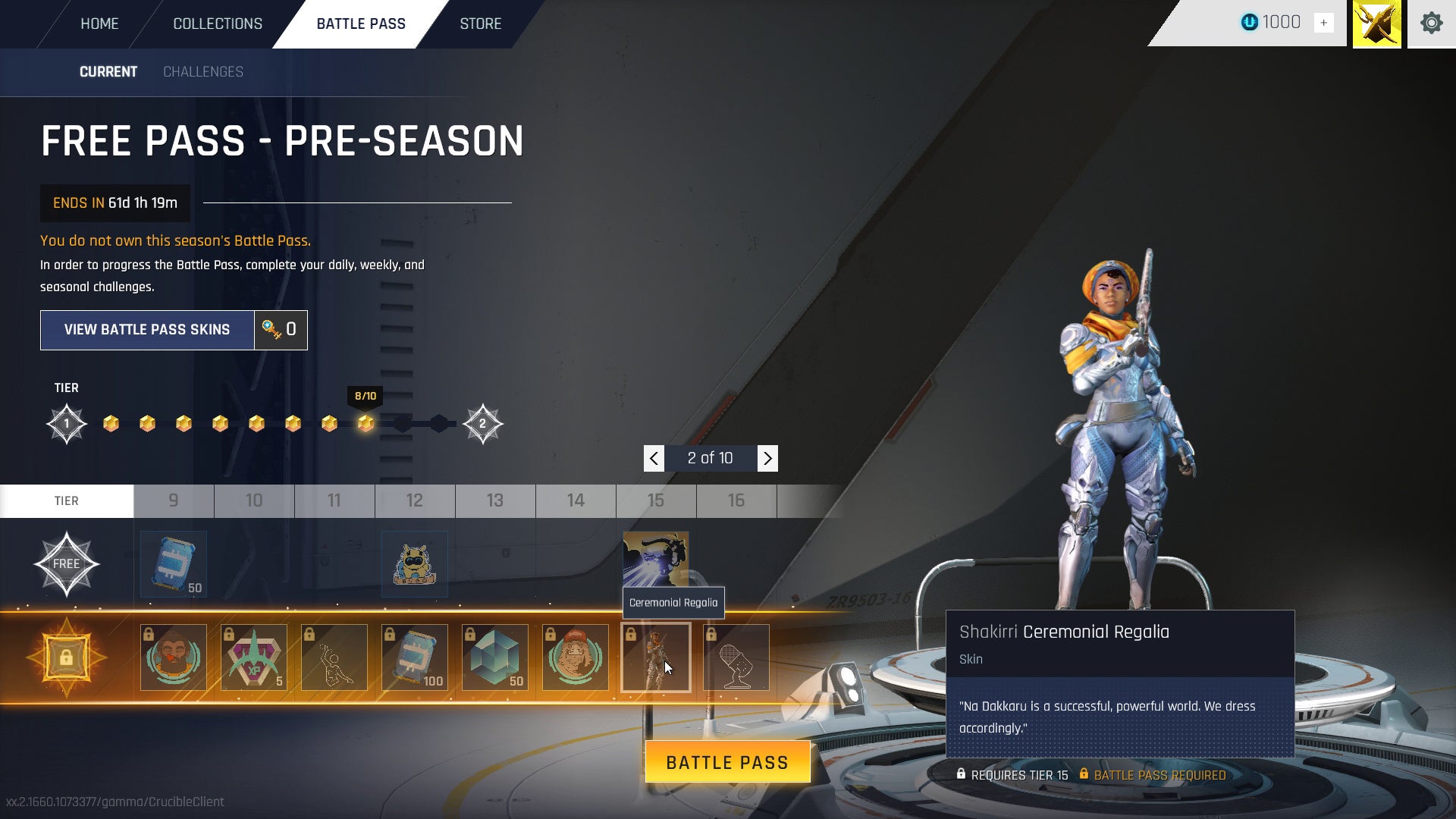The height and width of the screenshot is (819, 1456).
Task: Open the bearded character avatar reward
Action: (173, 657)
